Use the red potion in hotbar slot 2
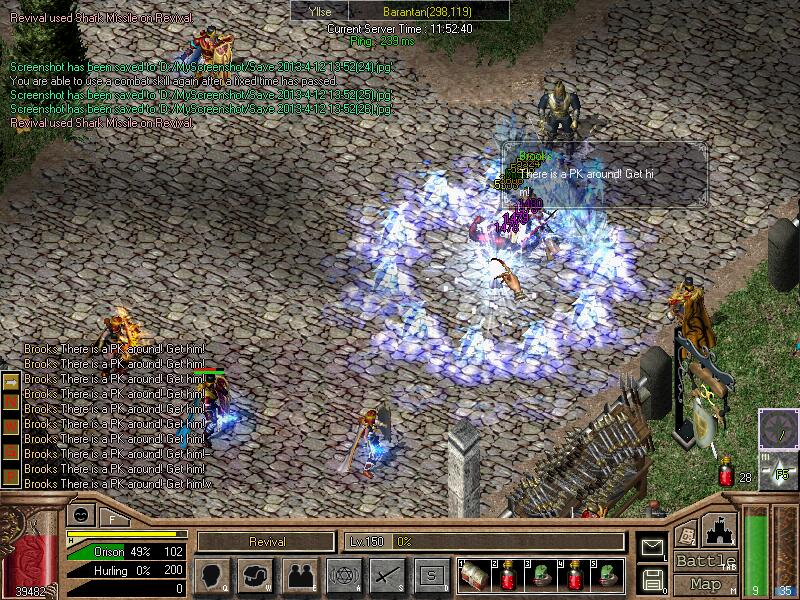 [x=509, y=576]
